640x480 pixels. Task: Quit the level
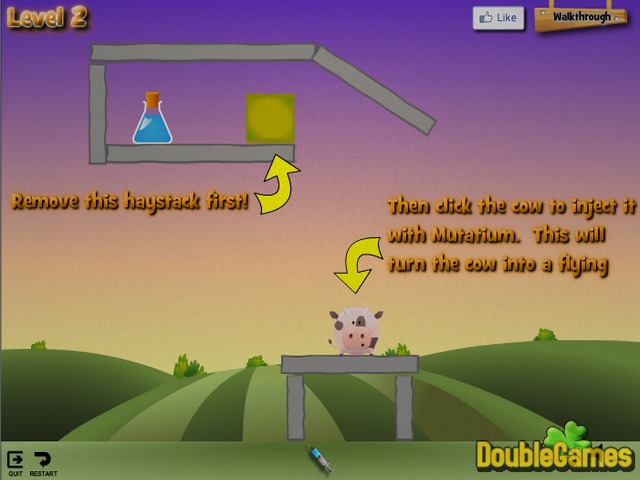(x=15, y=461)
